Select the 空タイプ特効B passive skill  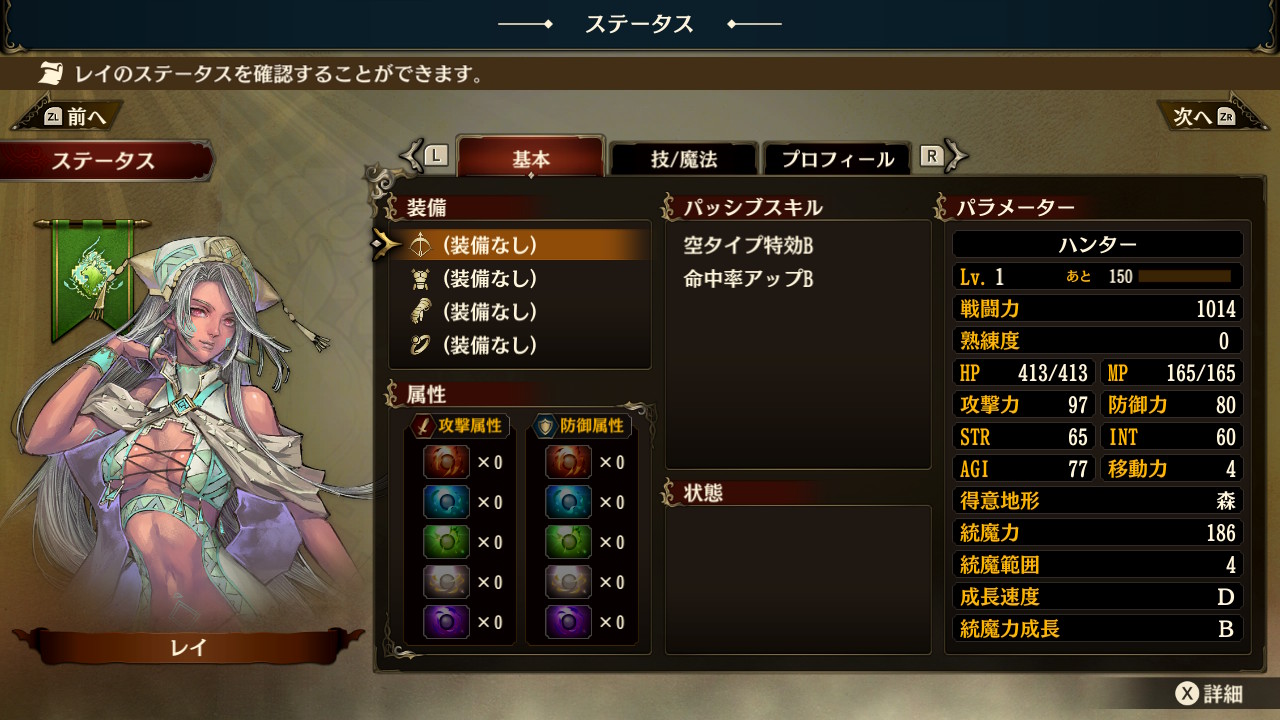[749, 245]
